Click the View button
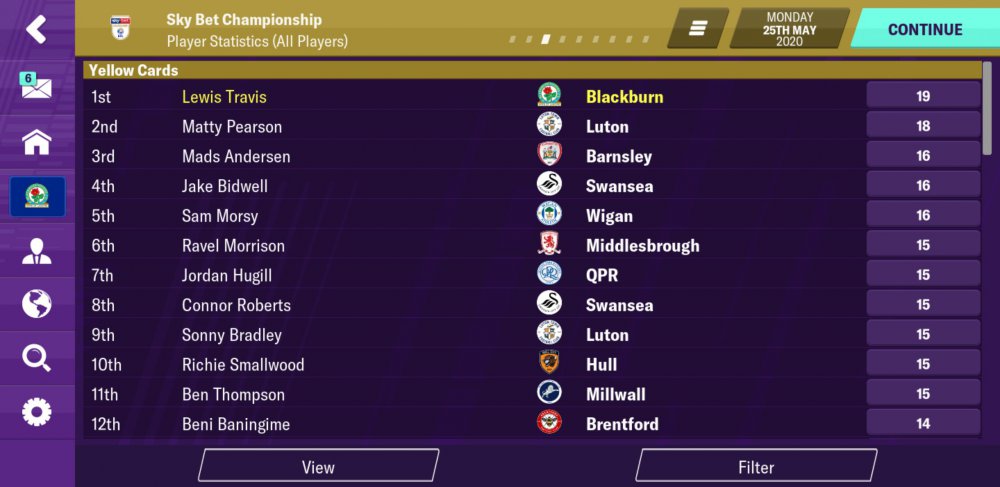1000x487 pixels. click(318, 466)
